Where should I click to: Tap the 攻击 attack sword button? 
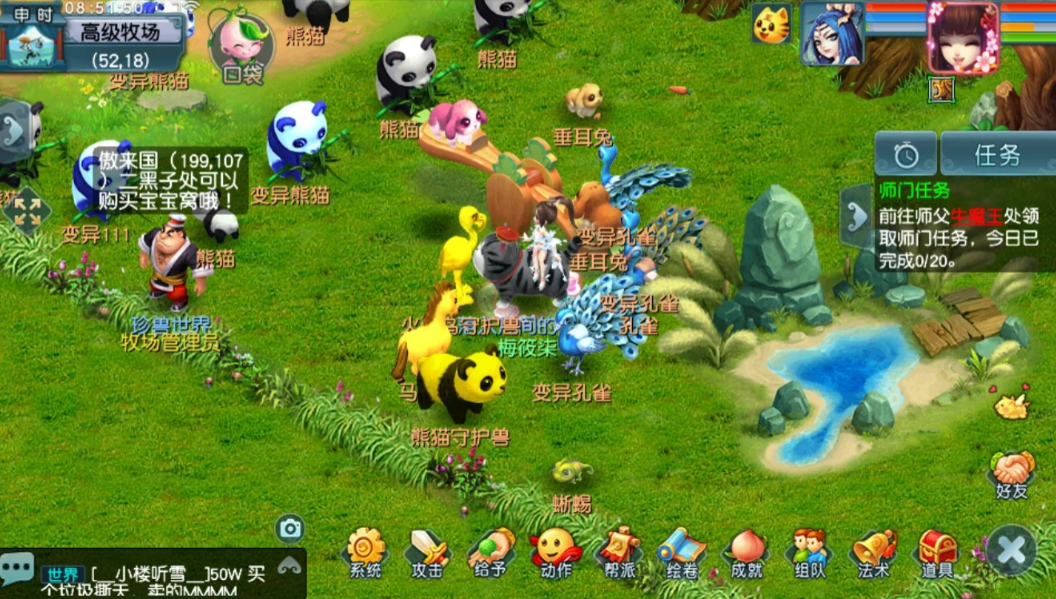(427, 549)
